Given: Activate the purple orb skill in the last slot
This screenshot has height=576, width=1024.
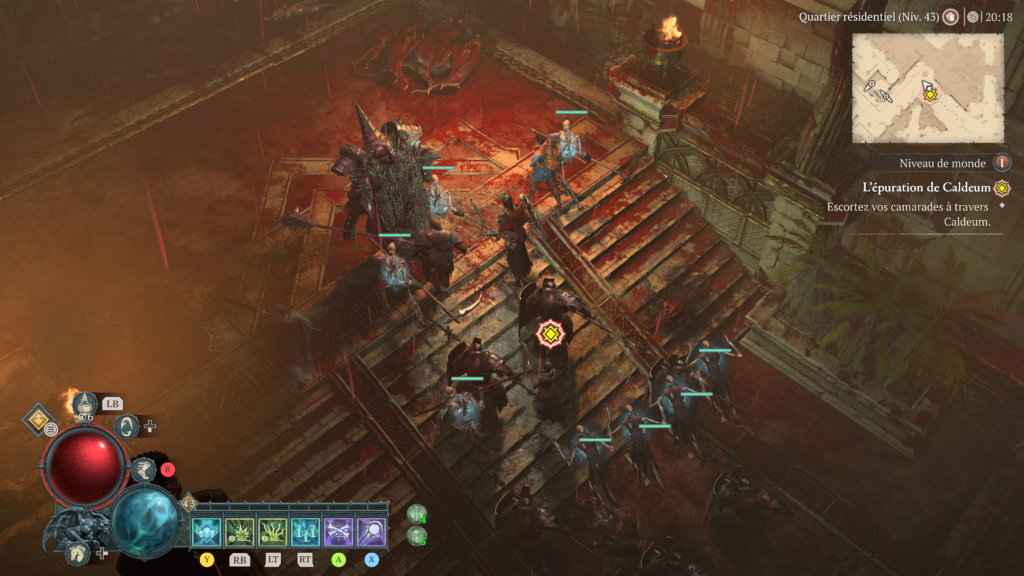Looking at the screenshot, I should click(371, 531).
